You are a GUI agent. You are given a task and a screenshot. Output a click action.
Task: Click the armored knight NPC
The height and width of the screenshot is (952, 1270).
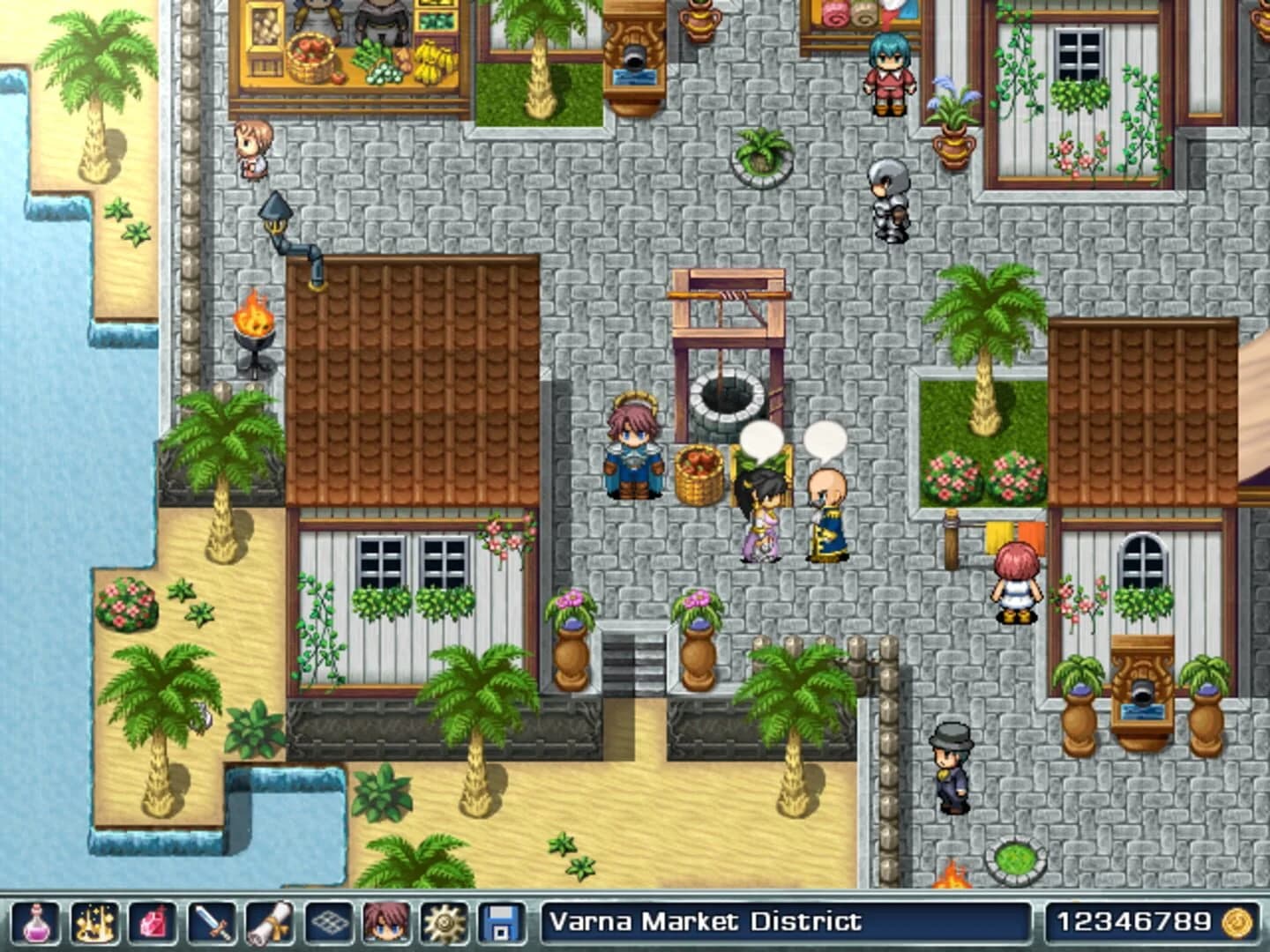[x=889, y=198]
